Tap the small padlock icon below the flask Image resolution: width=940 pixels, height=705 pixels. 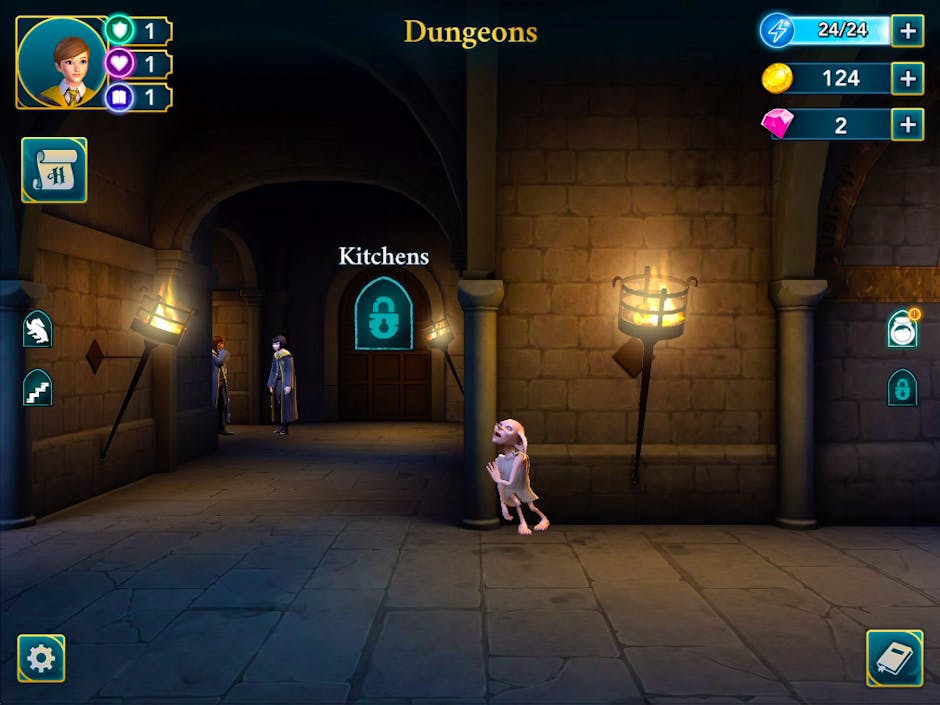[902, 387]
